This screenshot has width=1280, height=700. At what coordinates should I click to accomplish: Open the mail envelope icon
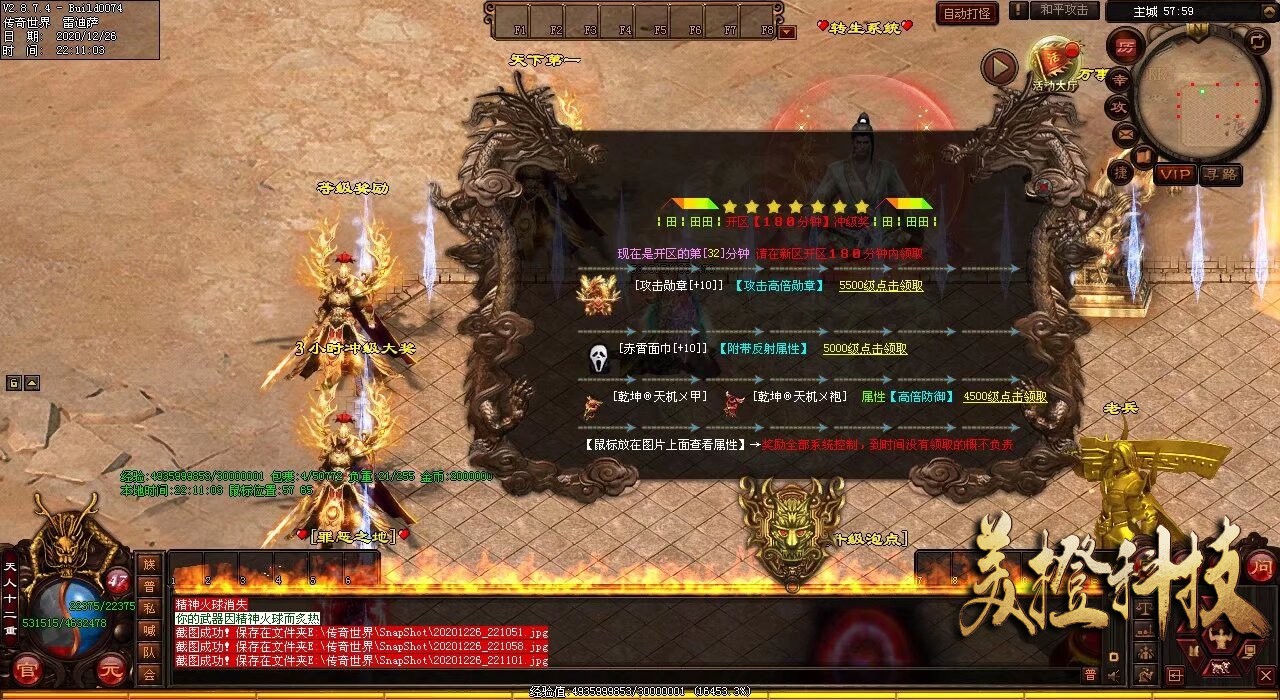(1125, 133)
